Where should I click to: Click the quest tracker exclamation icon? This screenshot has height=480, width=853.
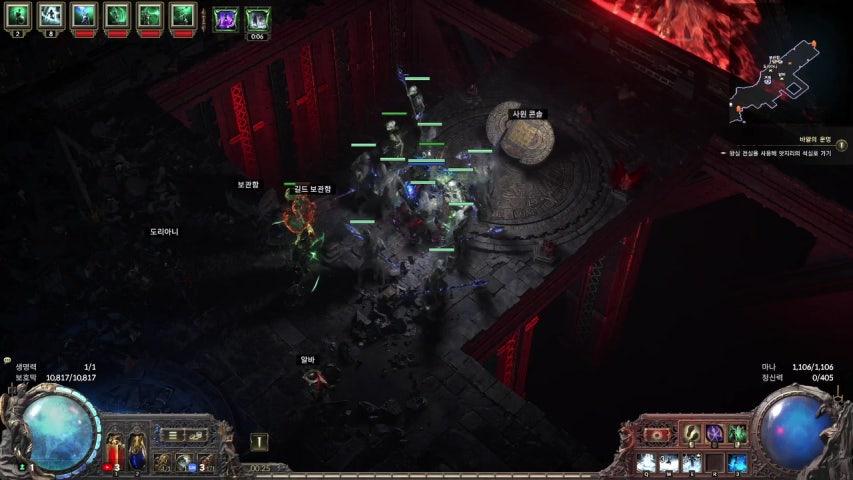click(x=842, y=145)
